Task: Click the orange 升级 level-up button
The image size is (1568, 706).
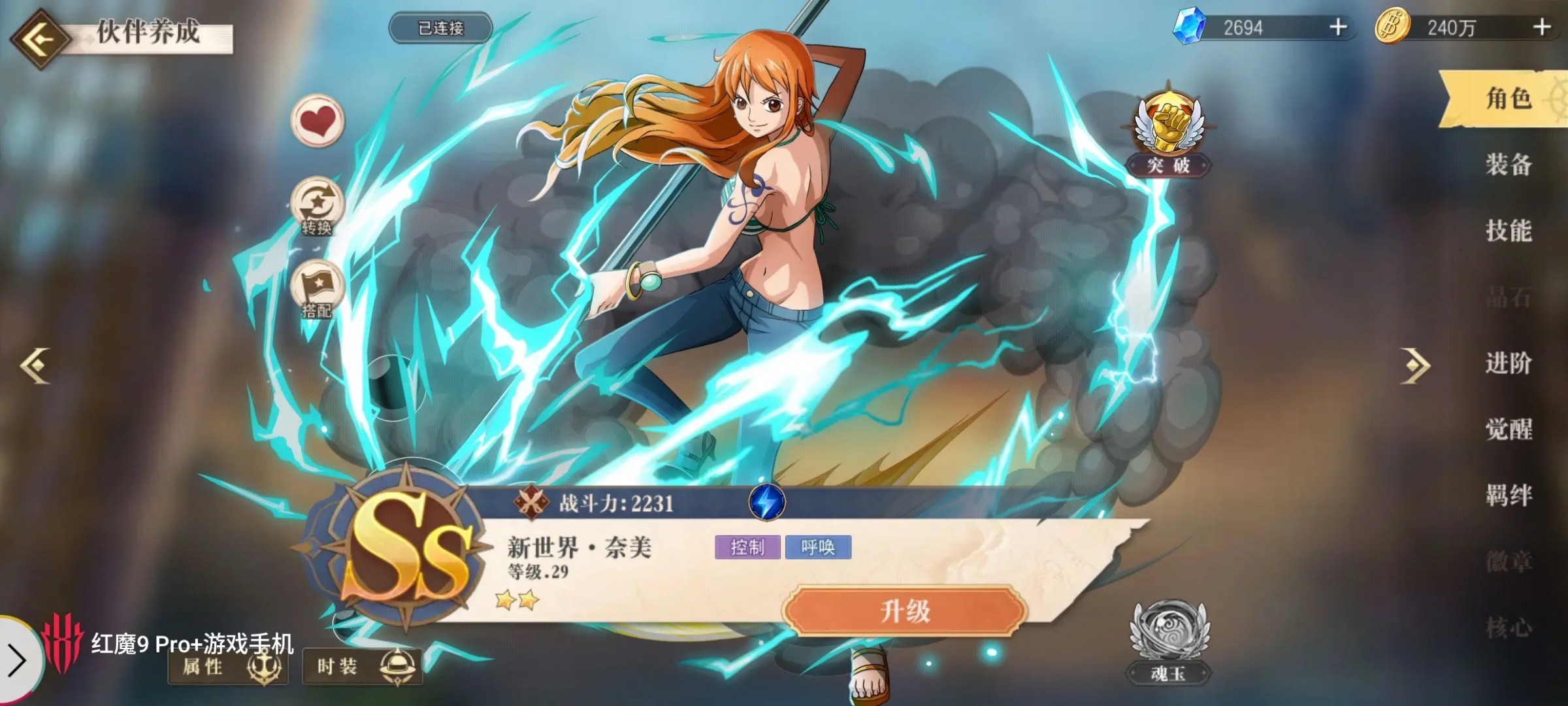Action: pos(905,611)
